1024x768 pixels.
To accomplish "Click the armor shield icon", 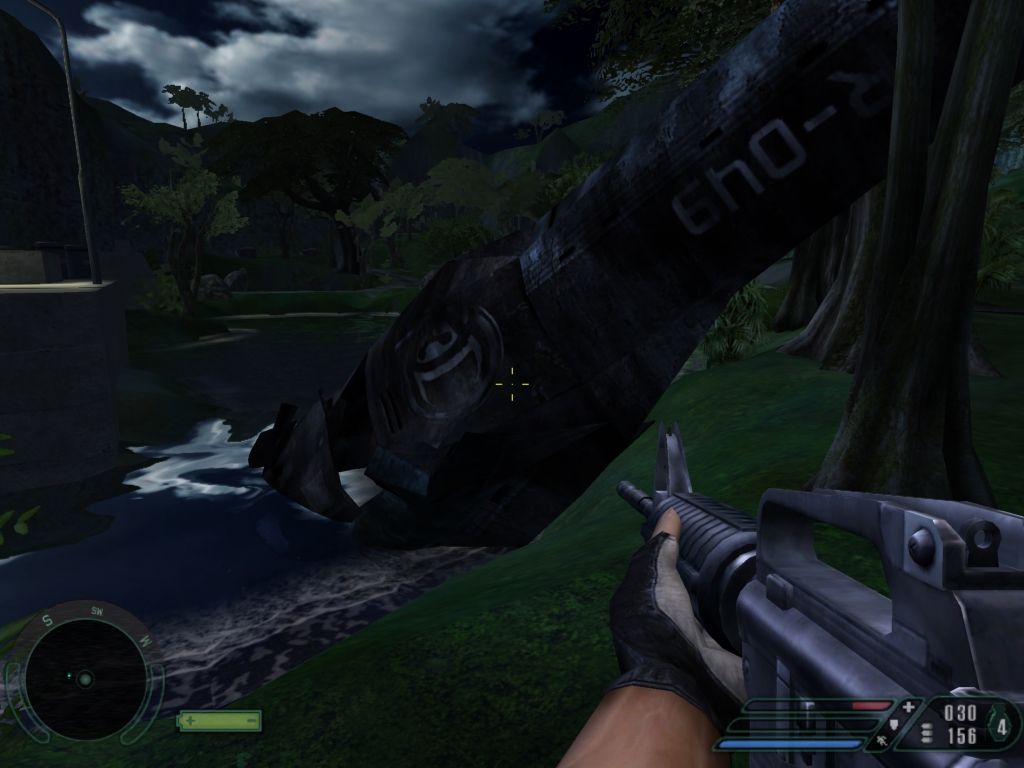I will (x=893, y=725).
